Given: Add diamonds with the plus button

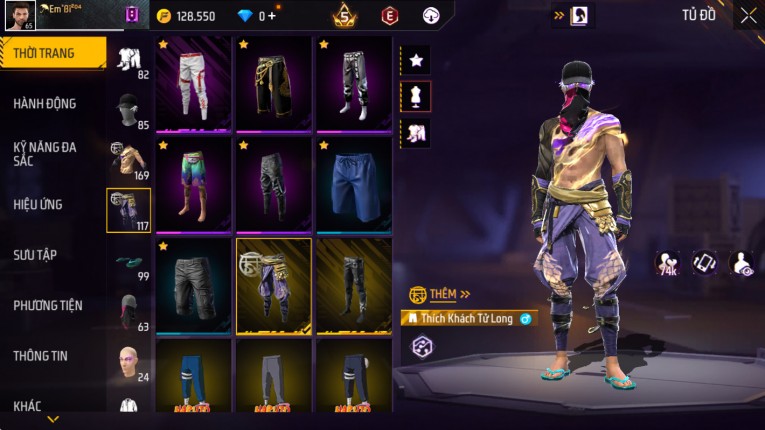Looking at the screenshot, I should click(x=272, y=16).
